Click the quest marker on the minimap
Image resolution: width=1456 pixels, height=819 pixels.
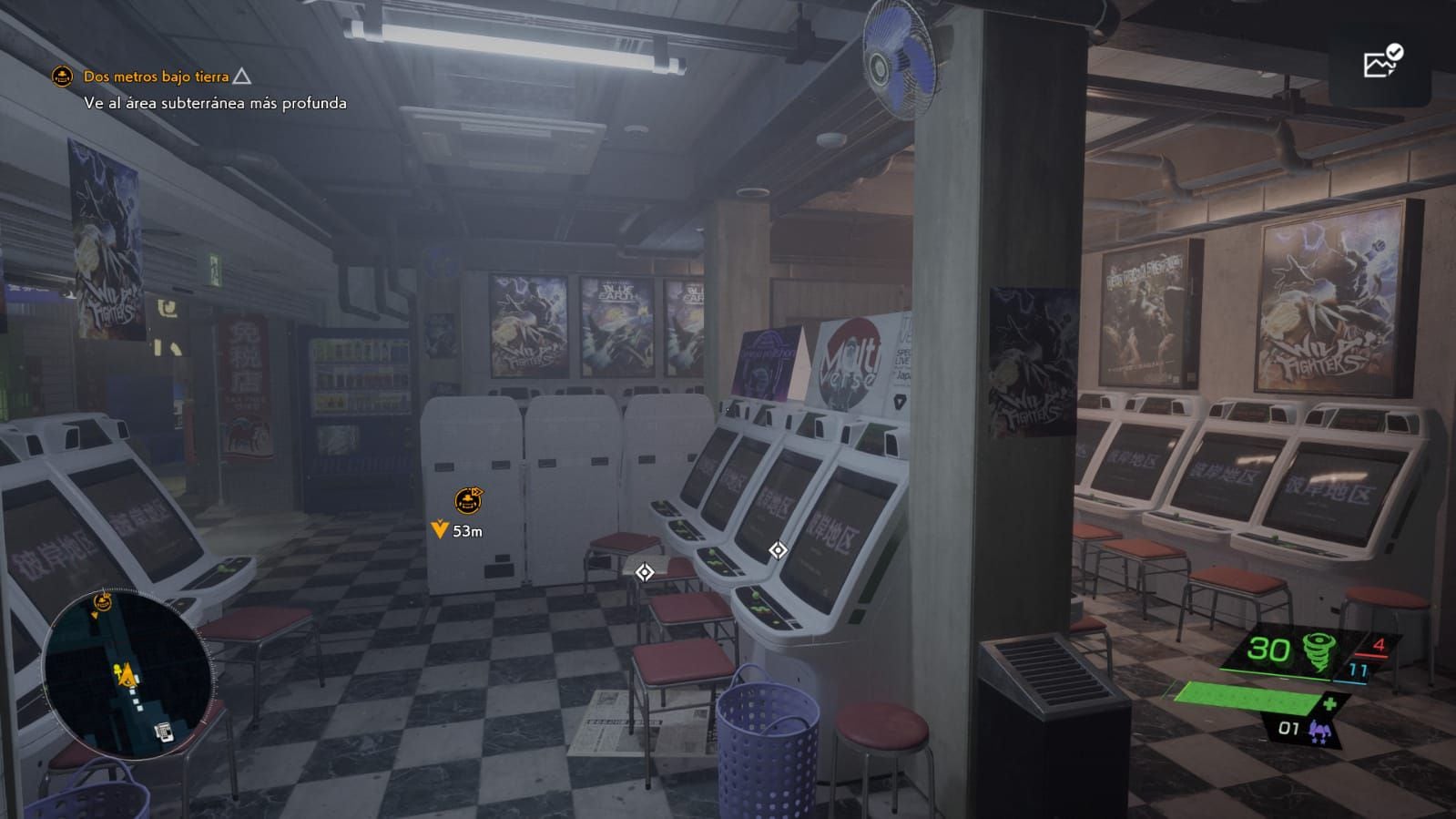tap(102, 601)
